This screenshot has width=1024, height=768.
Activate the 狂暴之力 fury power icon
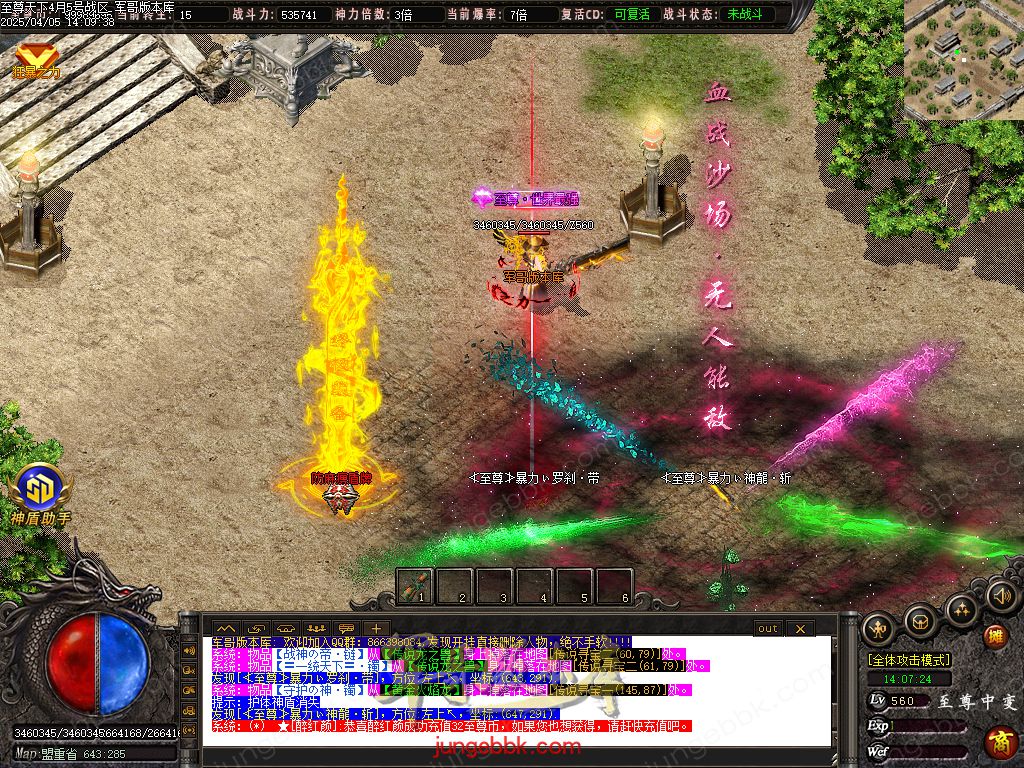coord(36,60)
